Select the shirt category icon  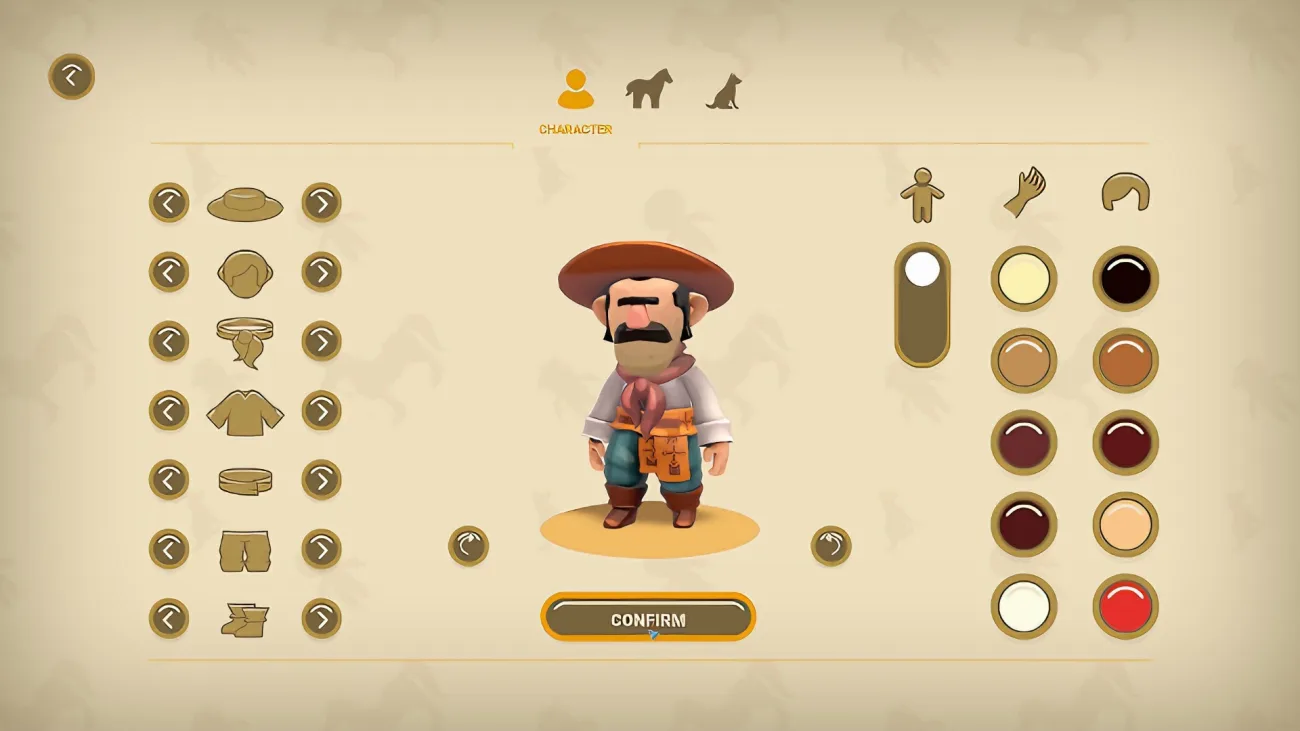[x=244, y=410]
